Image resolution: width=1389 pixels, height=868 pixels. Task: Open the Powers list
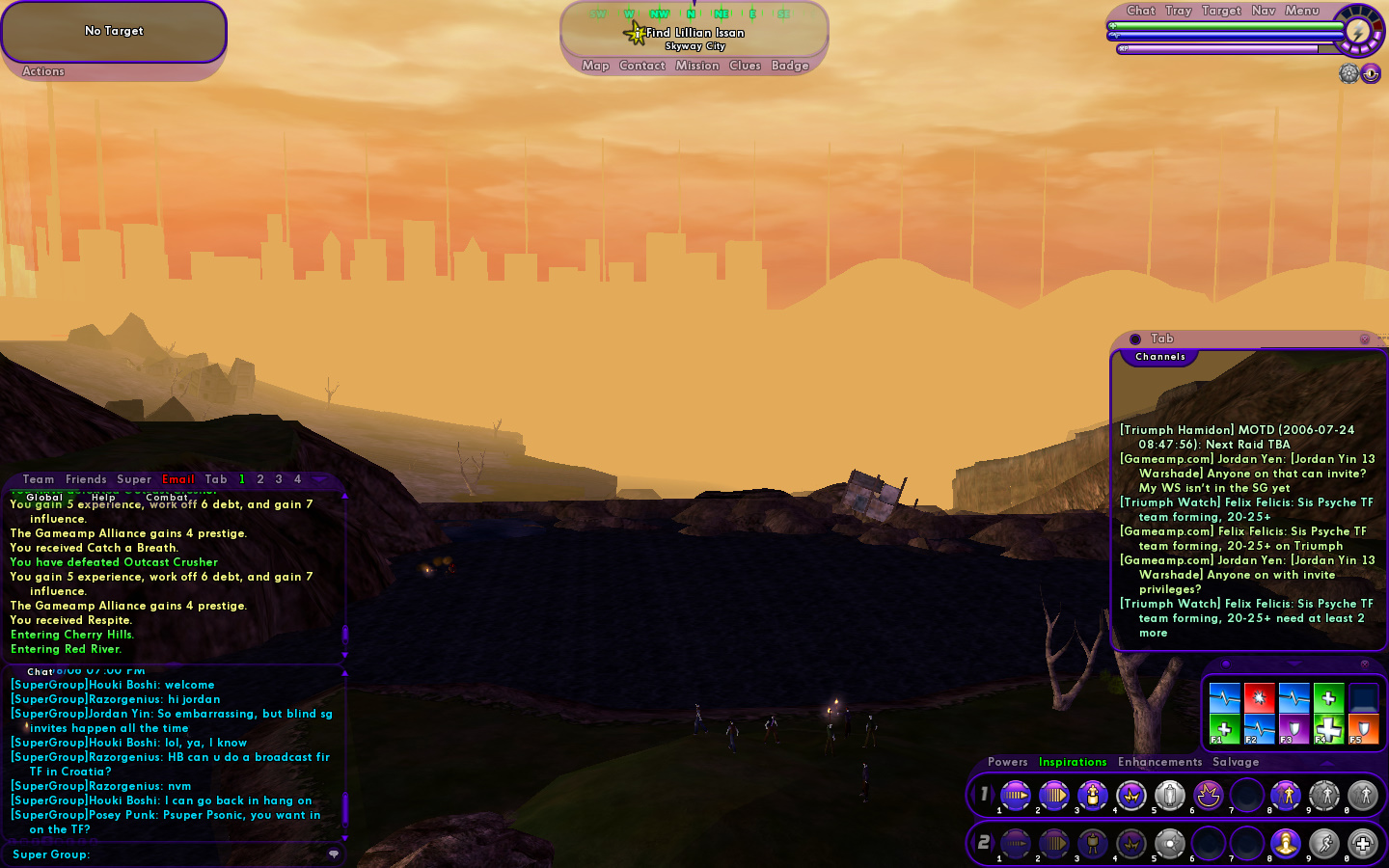1007,762
